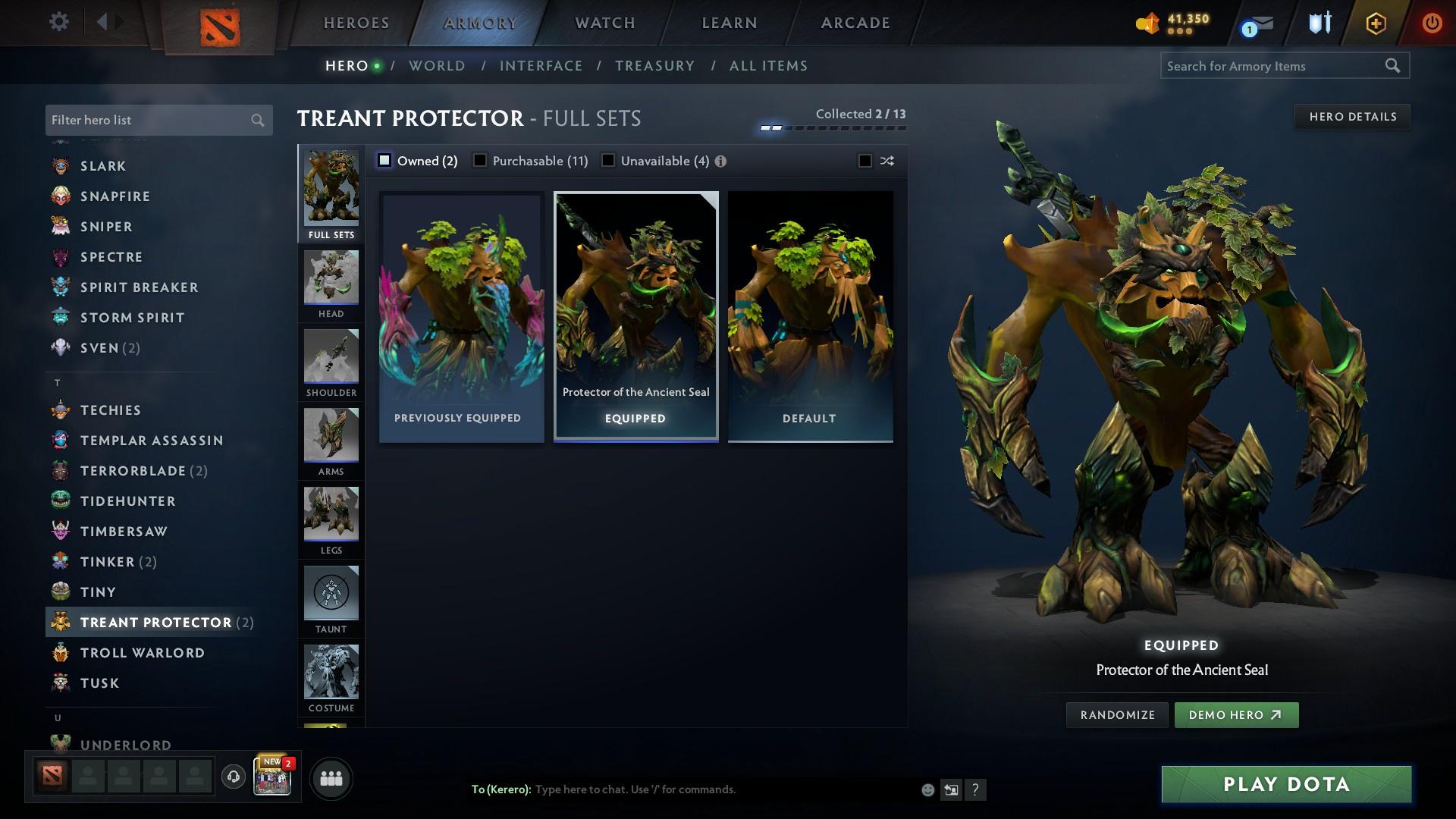Screen dimensions: 1456x819
Task: Open the WATCH menu
Action: point(604,22)
